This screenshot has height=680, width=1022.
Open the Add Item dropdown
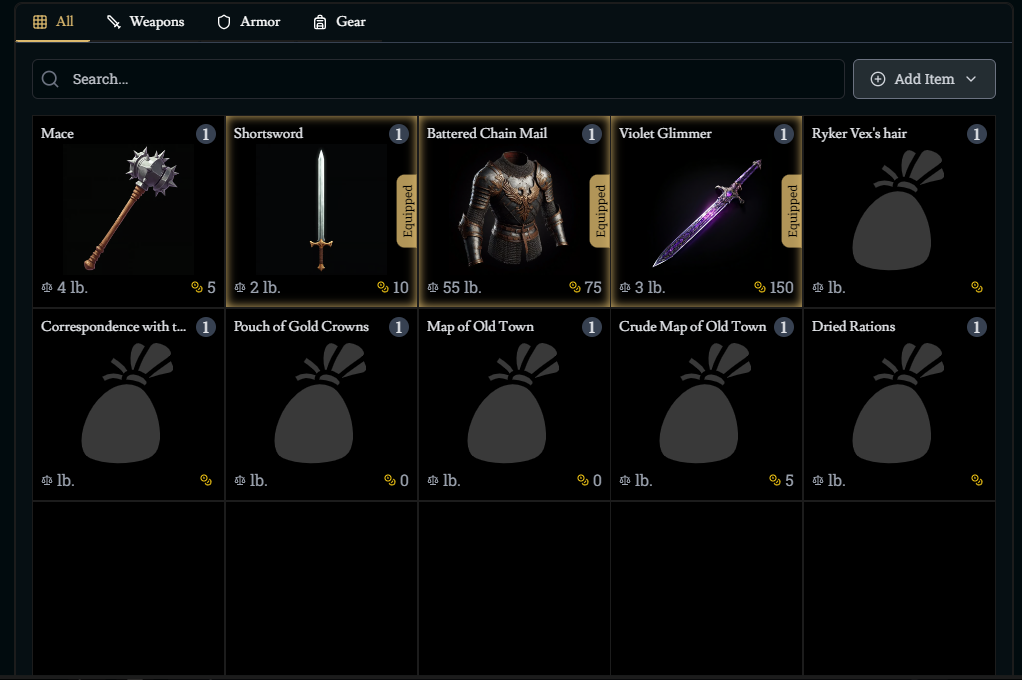point(924,79)
